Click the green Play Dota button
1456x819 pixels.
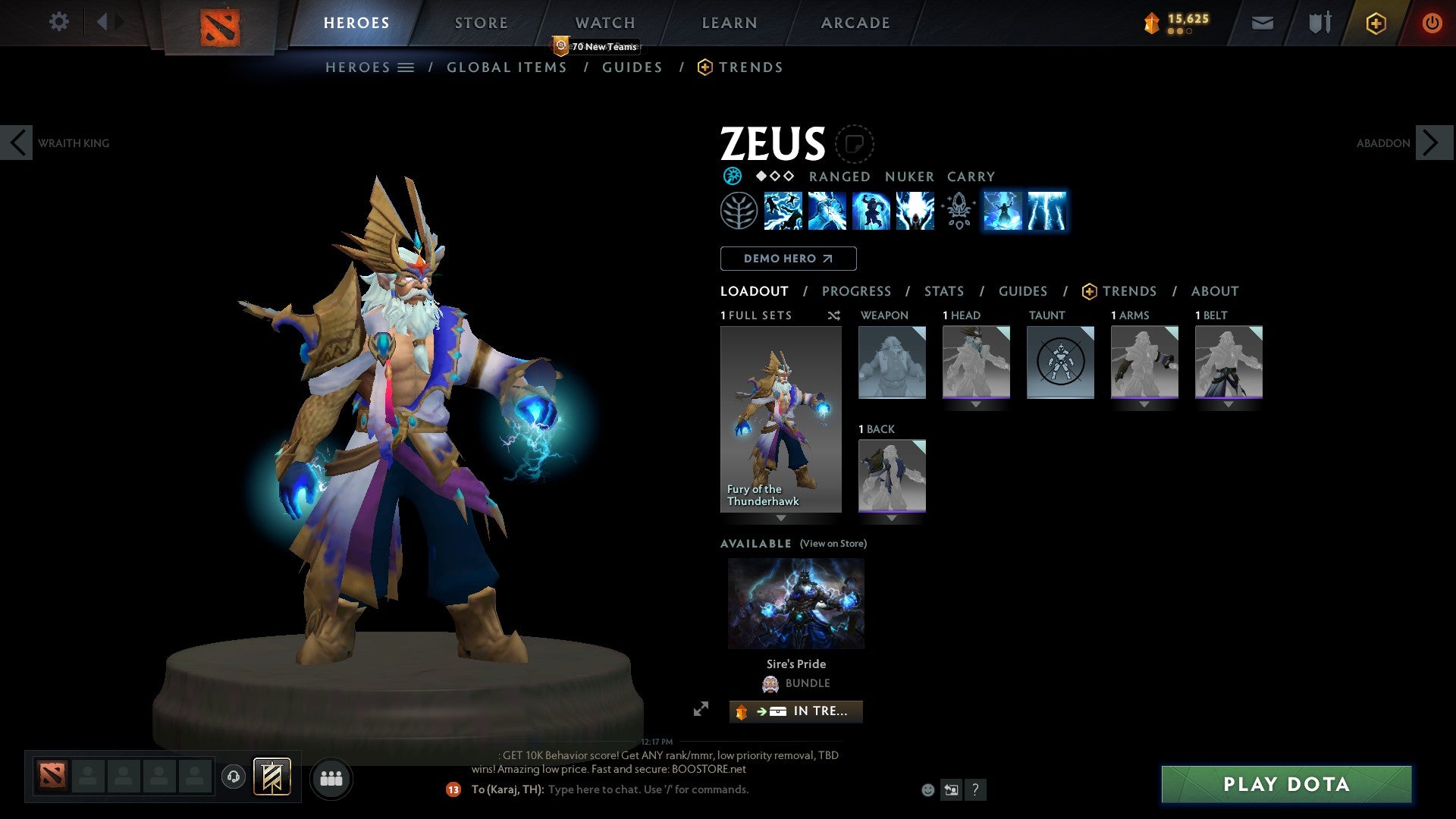[x=1286, y=784]
